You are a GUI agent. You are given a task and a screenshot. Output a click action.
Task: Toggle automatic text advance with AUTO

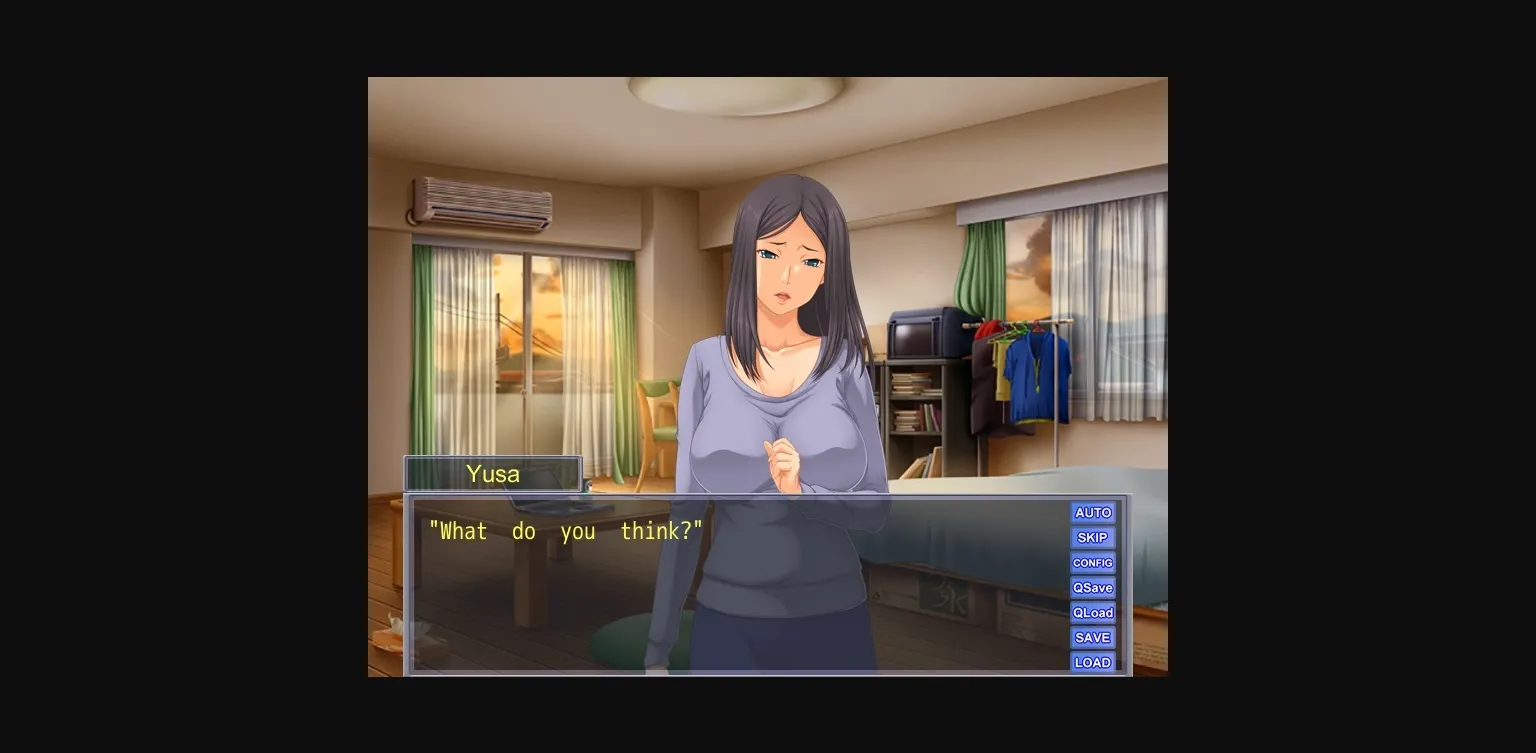(x=1092, y=512)
